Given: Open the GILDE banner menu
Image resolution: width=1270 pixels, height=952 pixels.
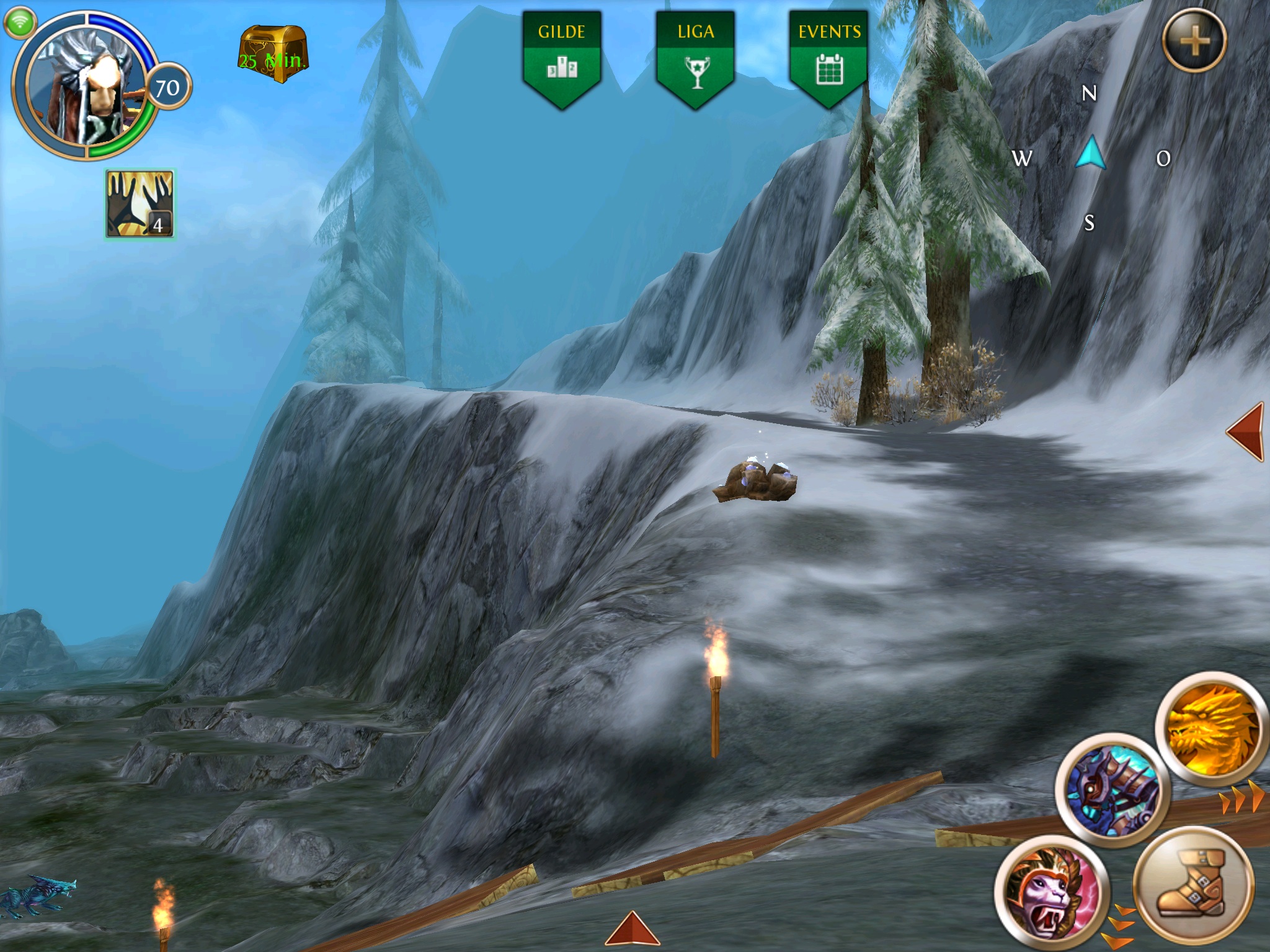Looking at the screenshot, I should 562,58.
